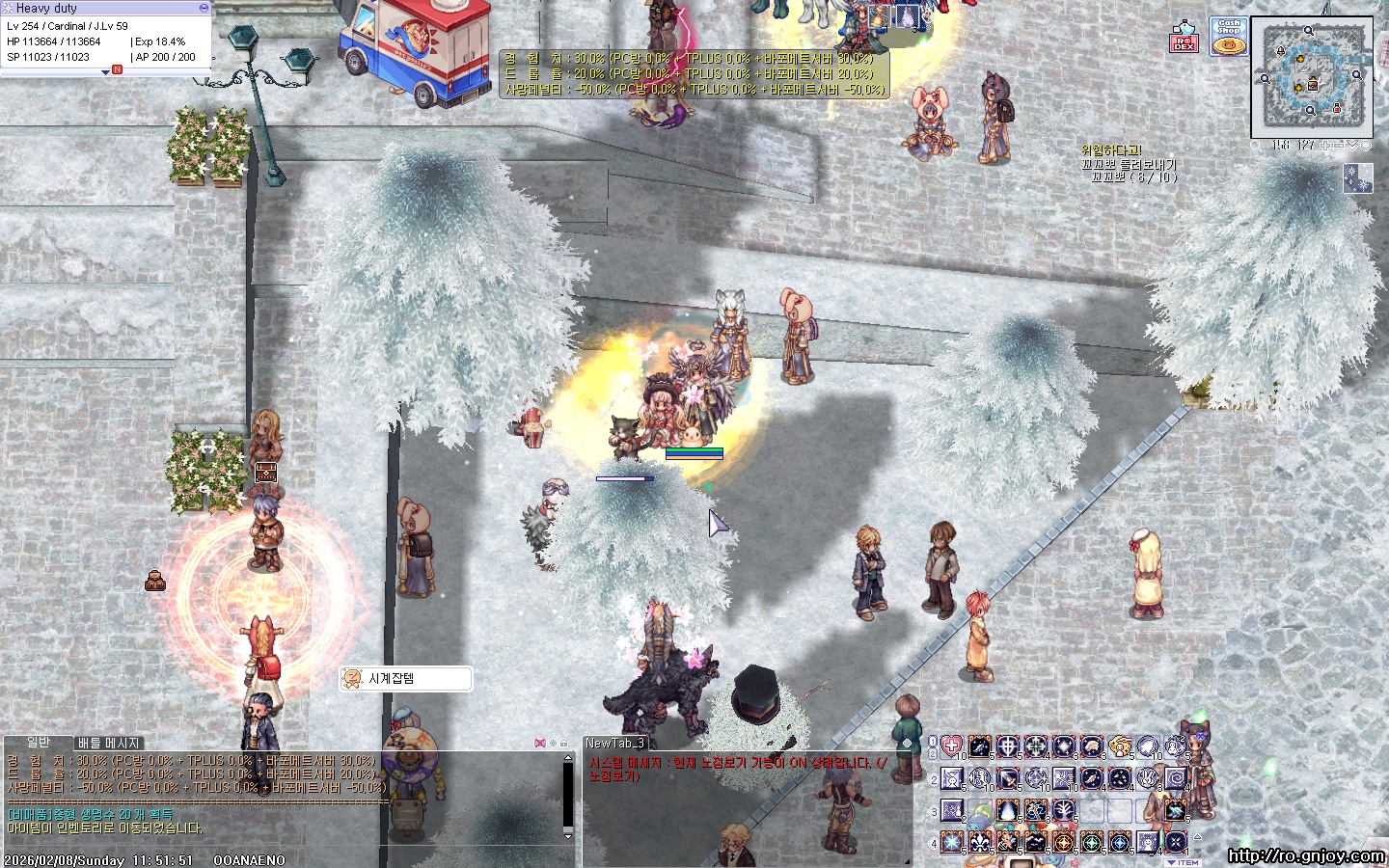The height and width of the screenshot is (868, 1389).
Task: Open the 시계잡템 vendor shop sign
Action: click(x=406, y=679)
